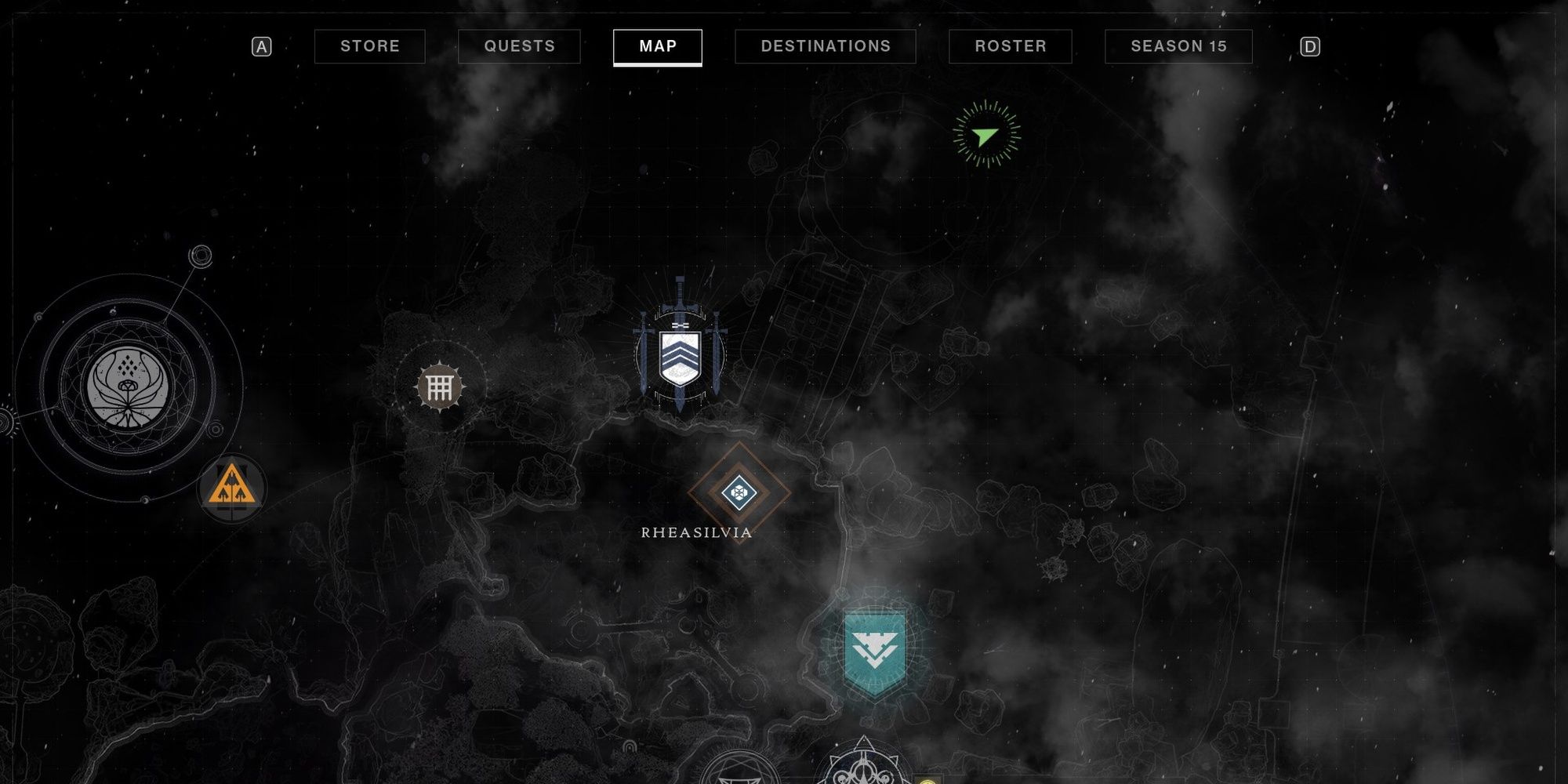This screenshot has height=784, width=1568.
Task: Click the small orbit node above the Dreaming City emblem
Action: 202,254
